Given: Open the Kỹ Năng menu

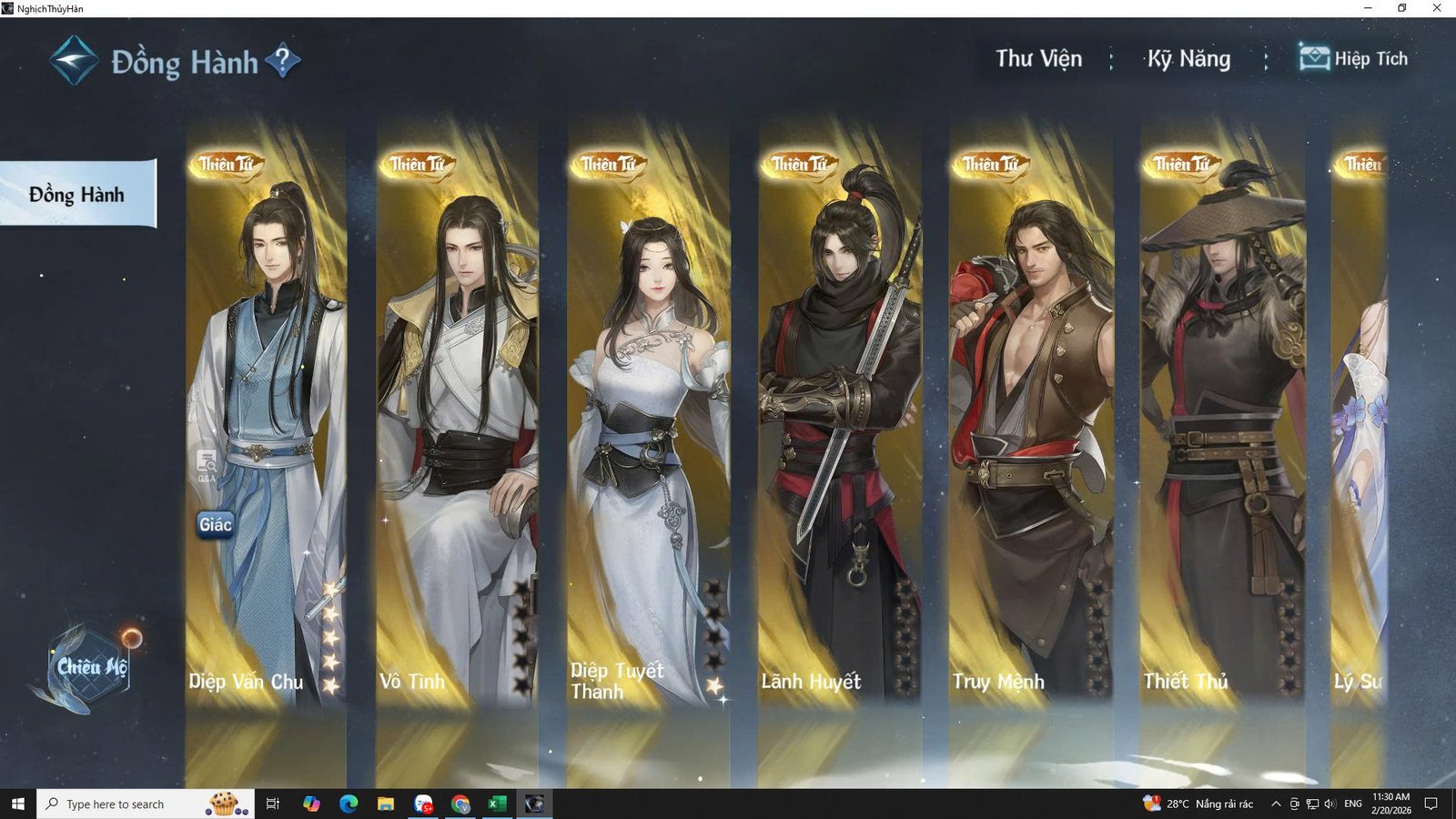Looking at the screenshot, I should [x=1187, y=57].
